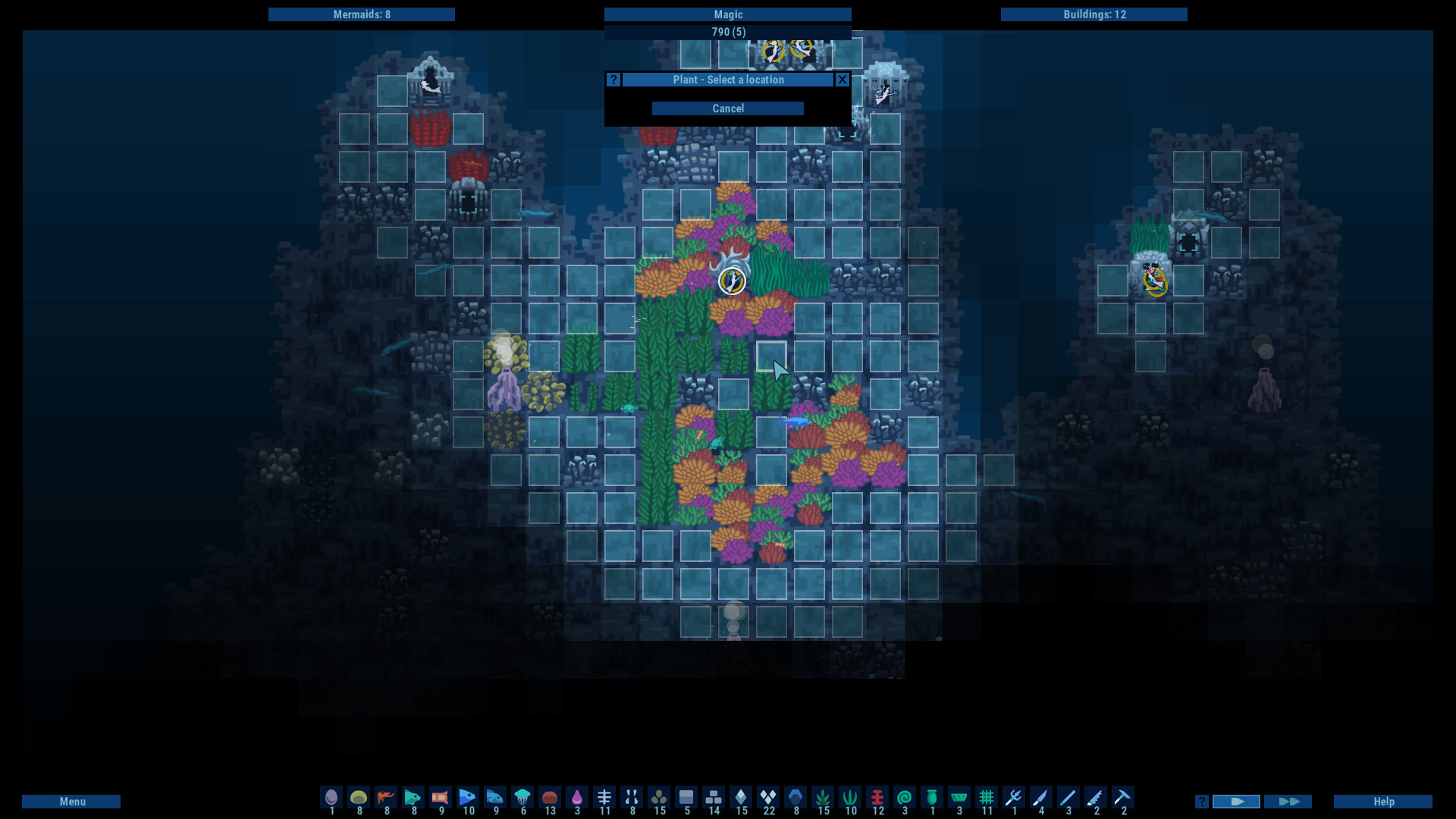Select the saw blade tool icon
The width and height of the screenshot is (1456, 819).
pos(1095,799)
